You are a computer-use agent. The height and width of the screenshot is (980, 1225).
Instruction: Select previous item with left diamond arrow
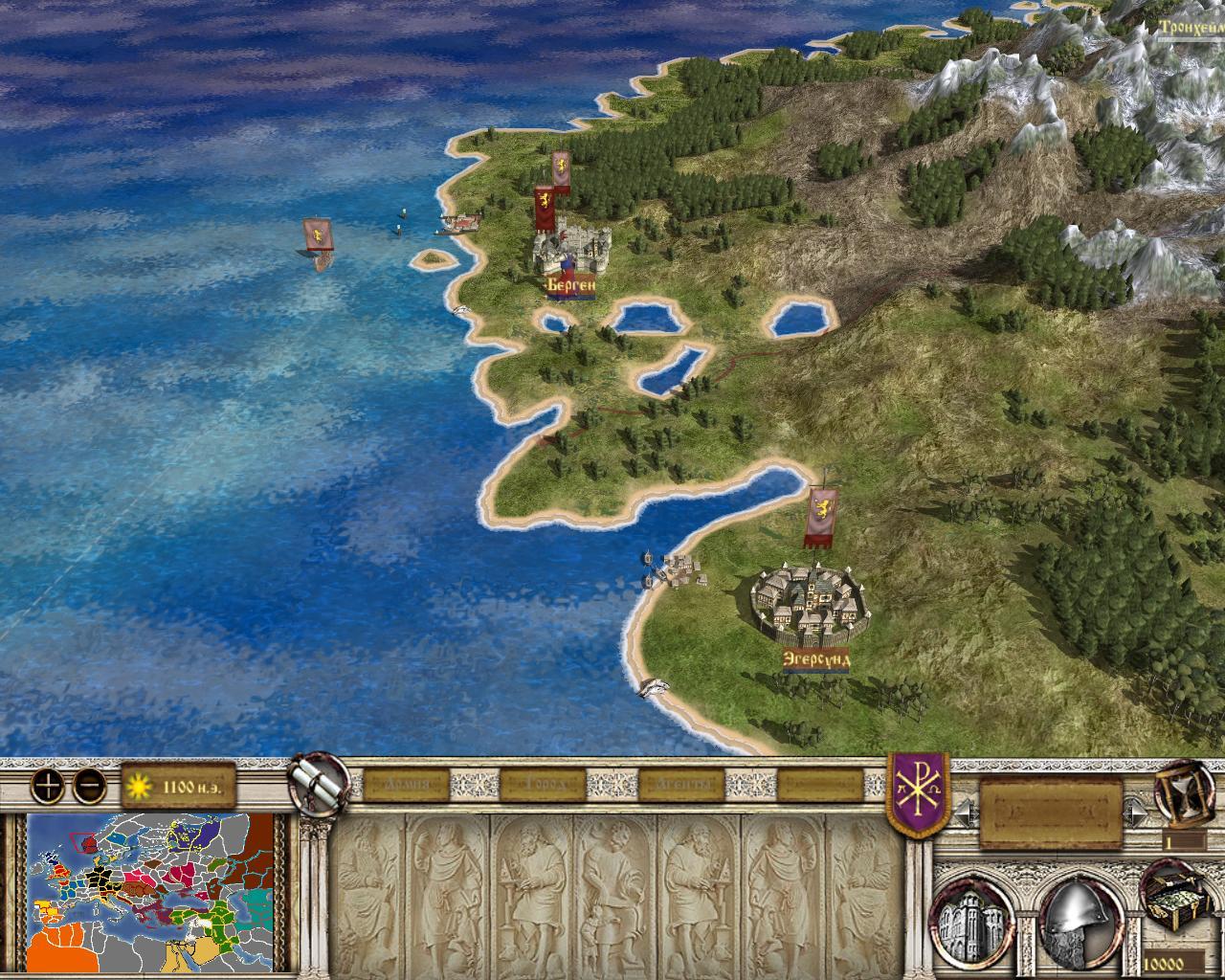tap(966, 812)
